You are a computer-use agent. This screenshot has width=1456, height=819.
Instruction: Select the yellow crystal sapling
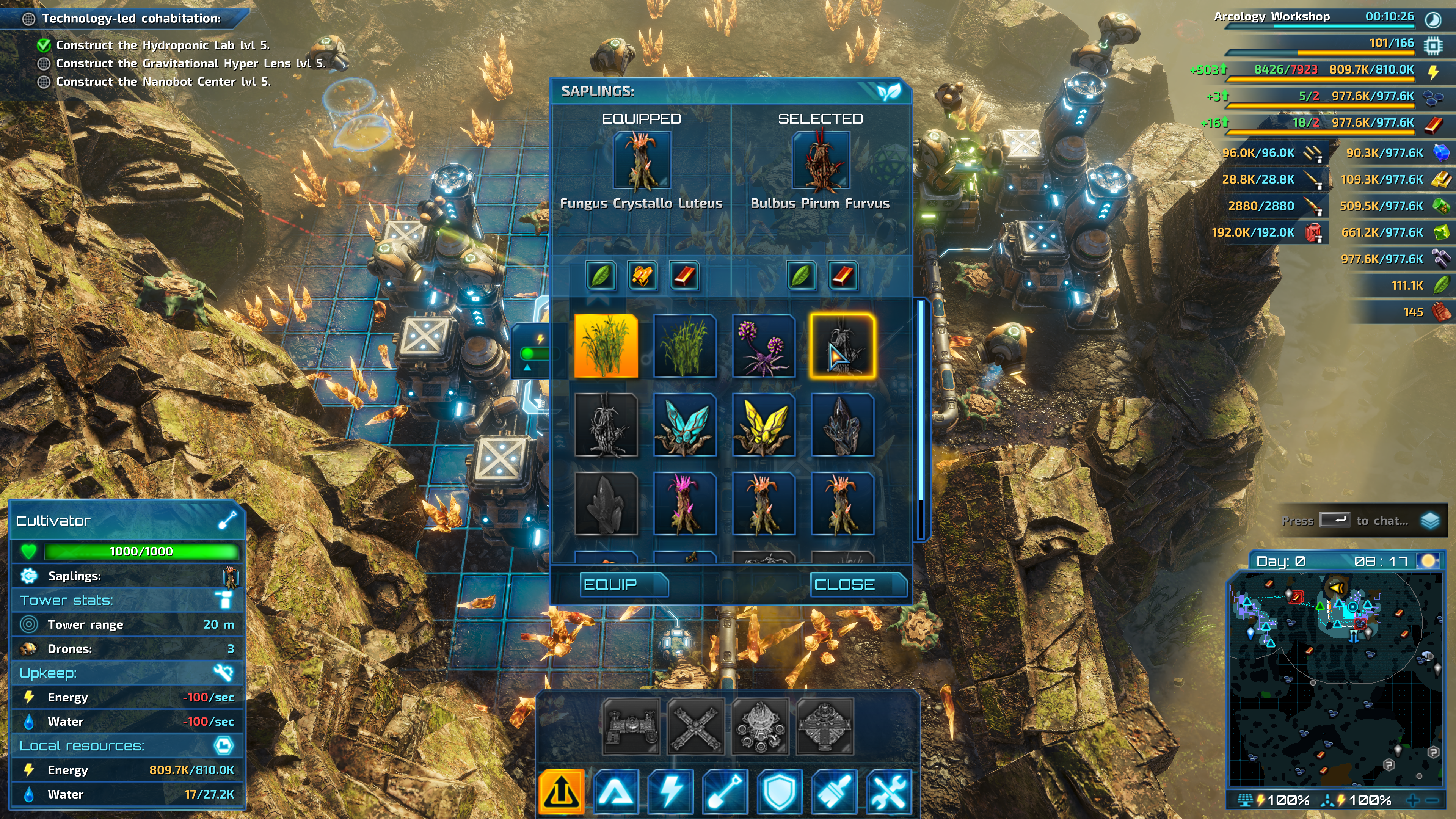tap(764, 425)
